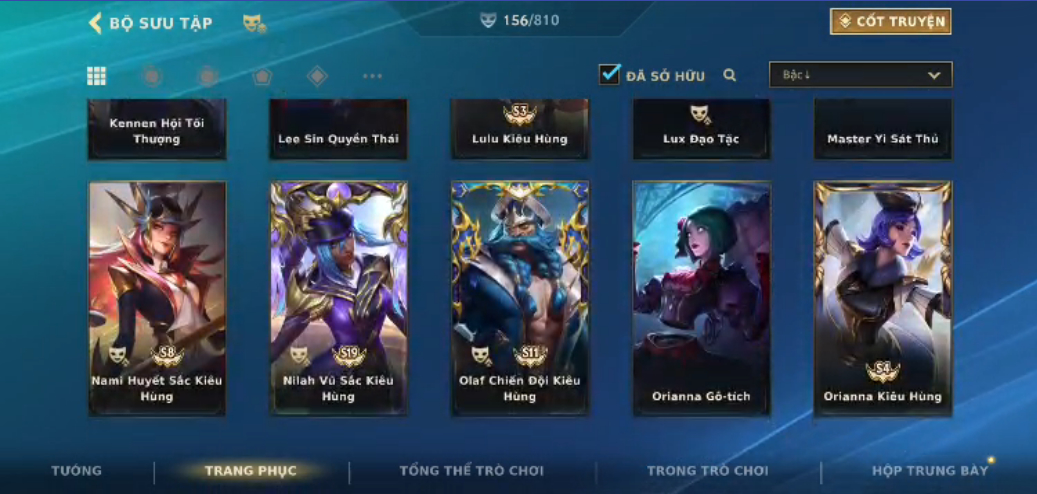1037x494 pixels.
Task: Select the grid view filter icon
Action: (x=97, y=76)
